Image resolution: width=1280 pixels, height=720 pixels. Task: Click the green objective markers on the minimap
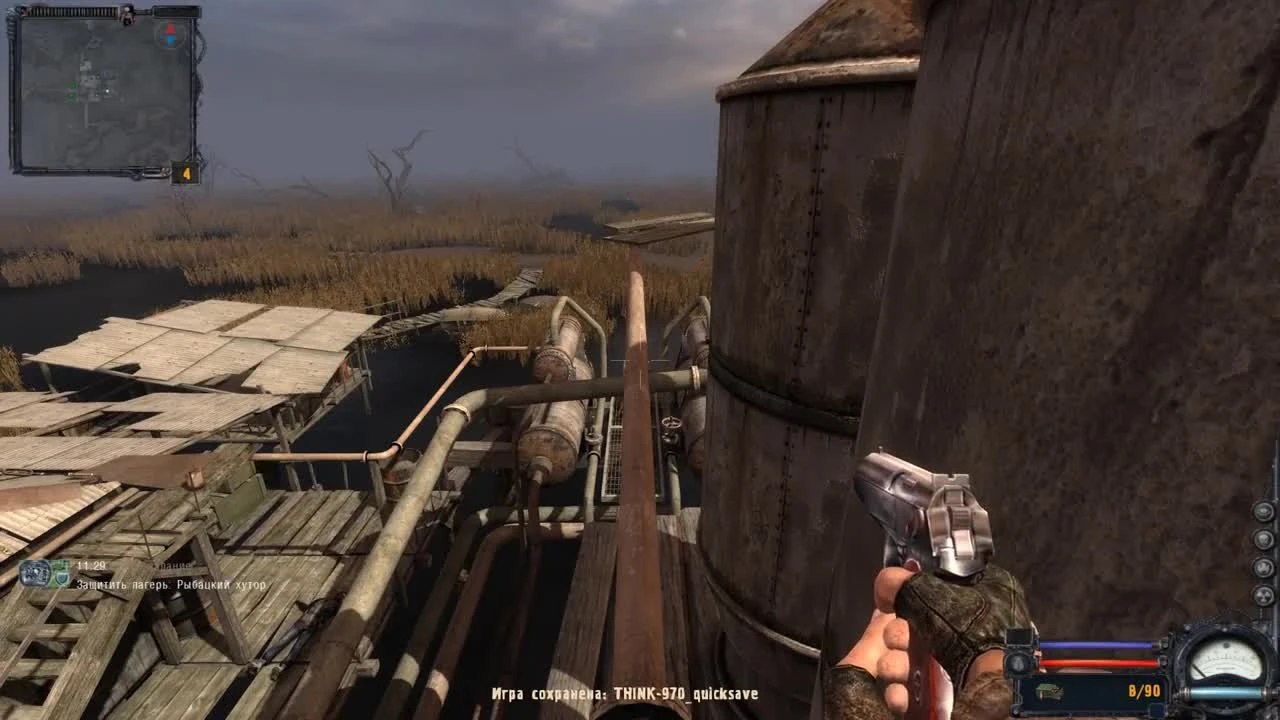coord(72,90)
